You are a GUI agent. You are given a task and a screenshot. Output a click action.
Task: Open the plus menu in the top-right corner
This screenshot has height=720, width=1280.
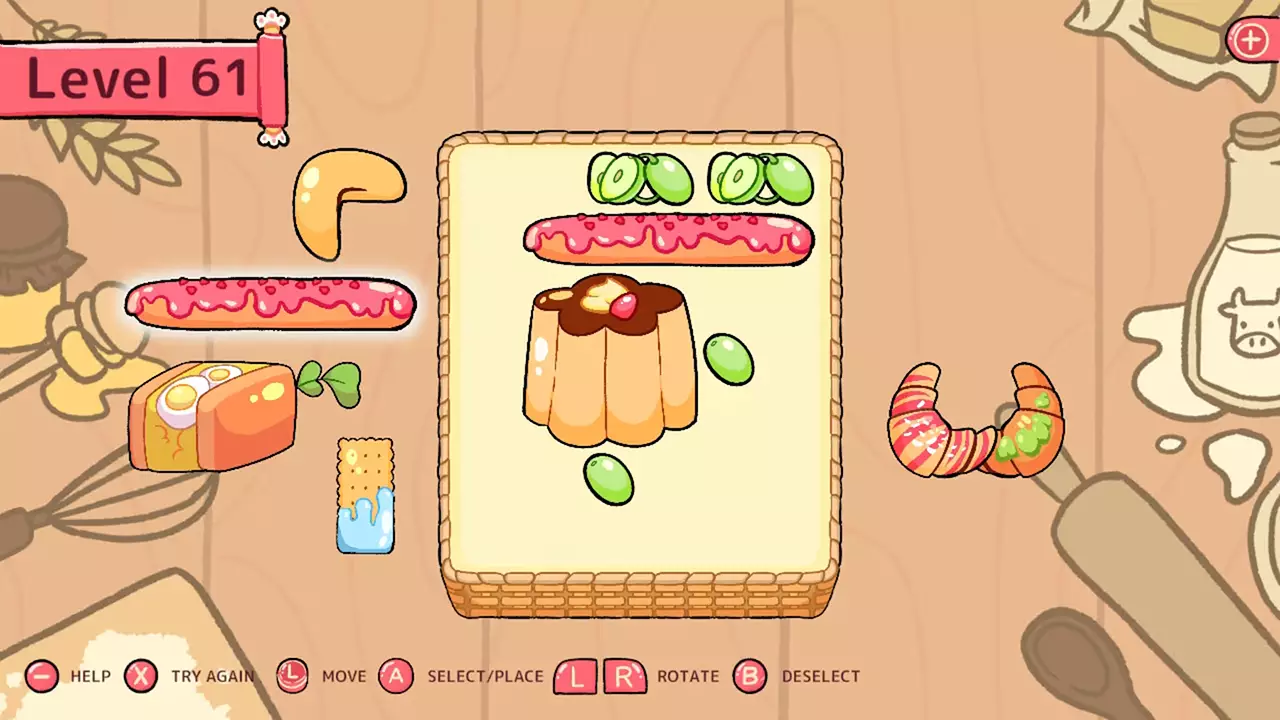[x=1252, y=41]
